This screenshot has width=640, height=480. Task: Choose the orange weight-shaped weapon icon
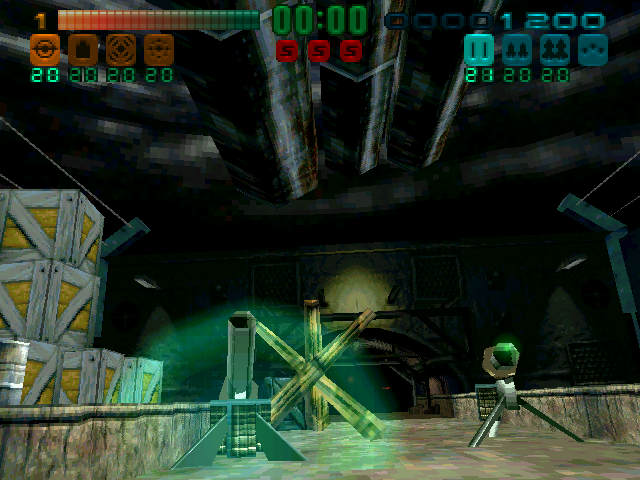pos(82,48)
